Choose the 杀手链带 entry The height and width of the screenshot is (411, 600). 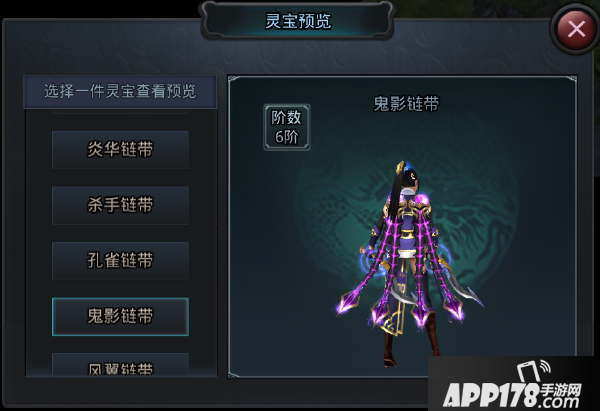120,205
